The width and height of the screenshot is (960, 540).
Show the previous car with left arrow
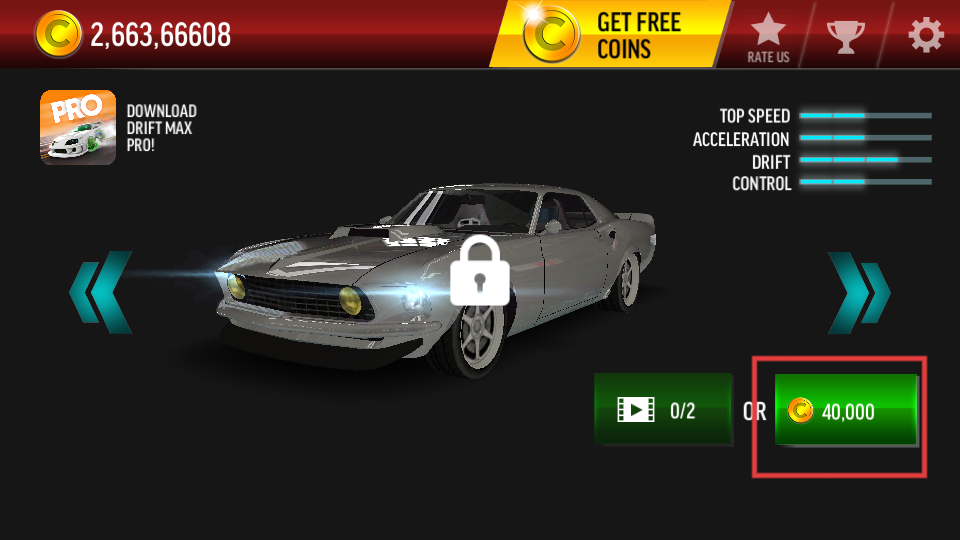pyautogui.click(x=99, y=292)
